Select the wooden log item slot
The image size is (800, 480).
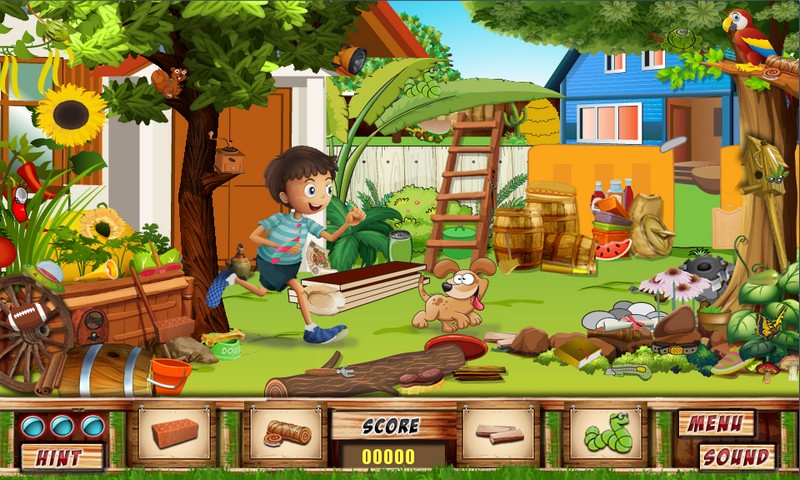point(286,435)
